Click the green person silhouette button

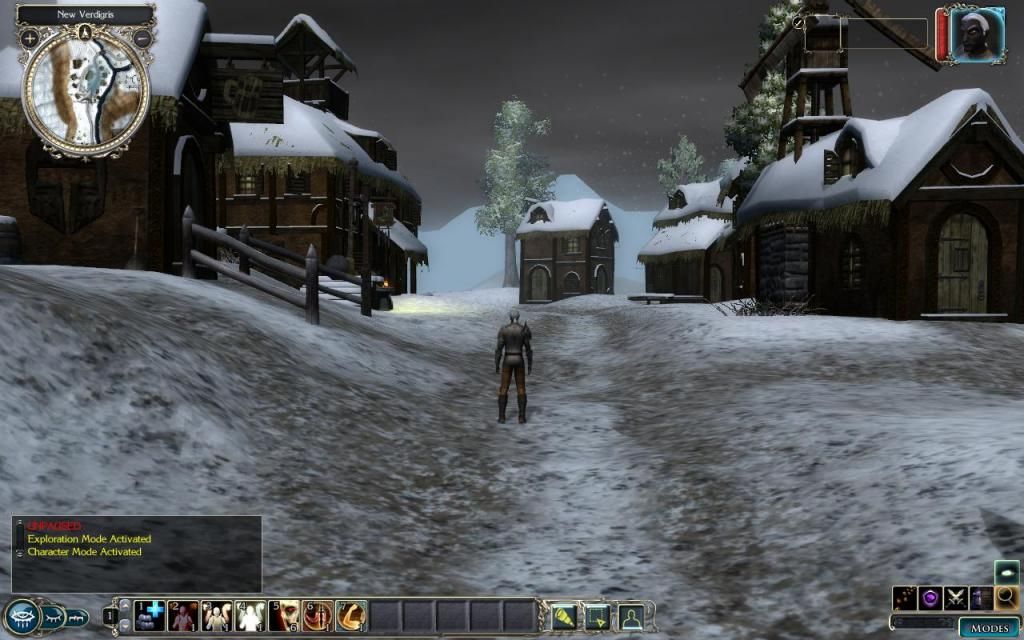click(630, 617)
